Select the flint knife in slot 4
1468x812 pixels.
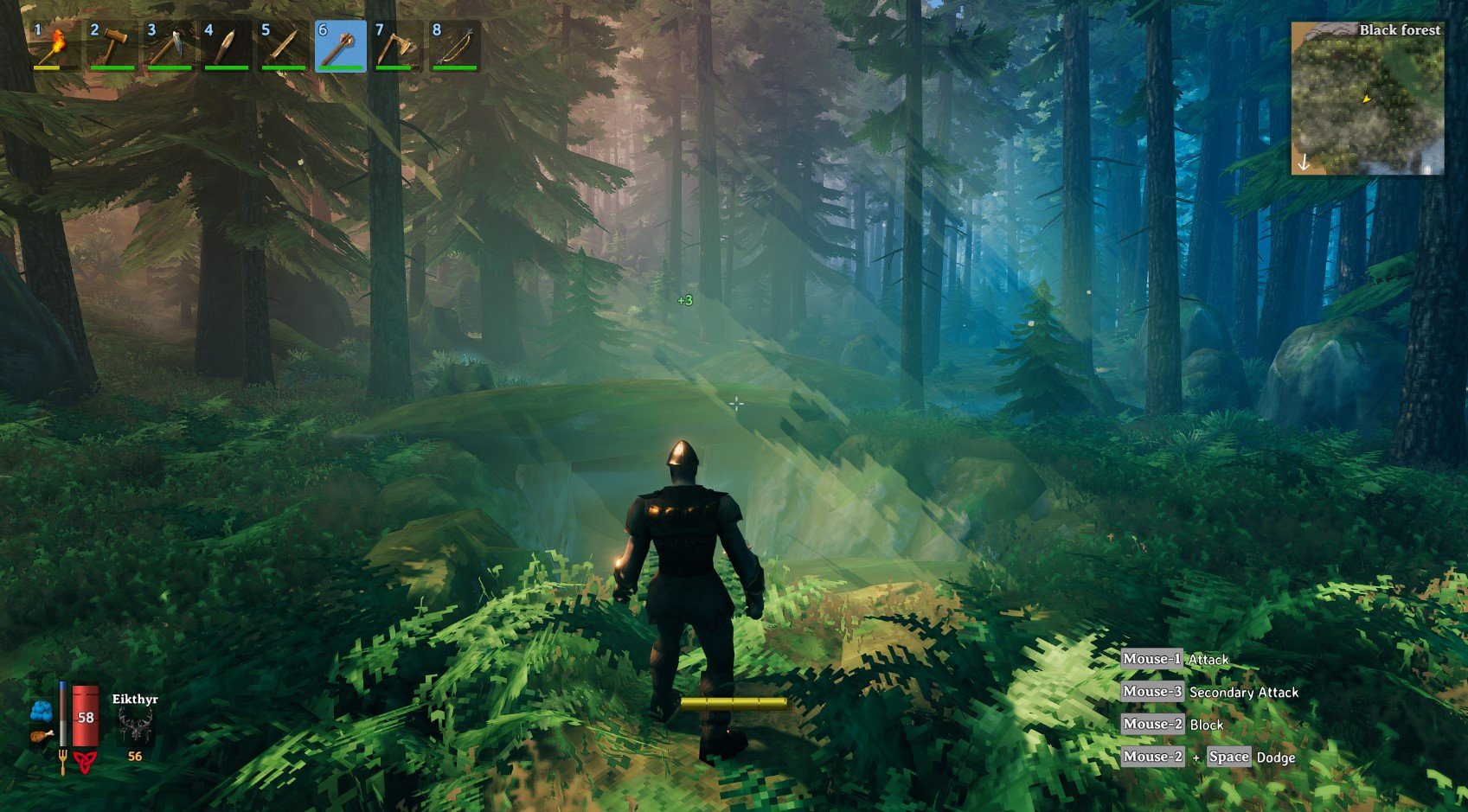tap(226, 47)
